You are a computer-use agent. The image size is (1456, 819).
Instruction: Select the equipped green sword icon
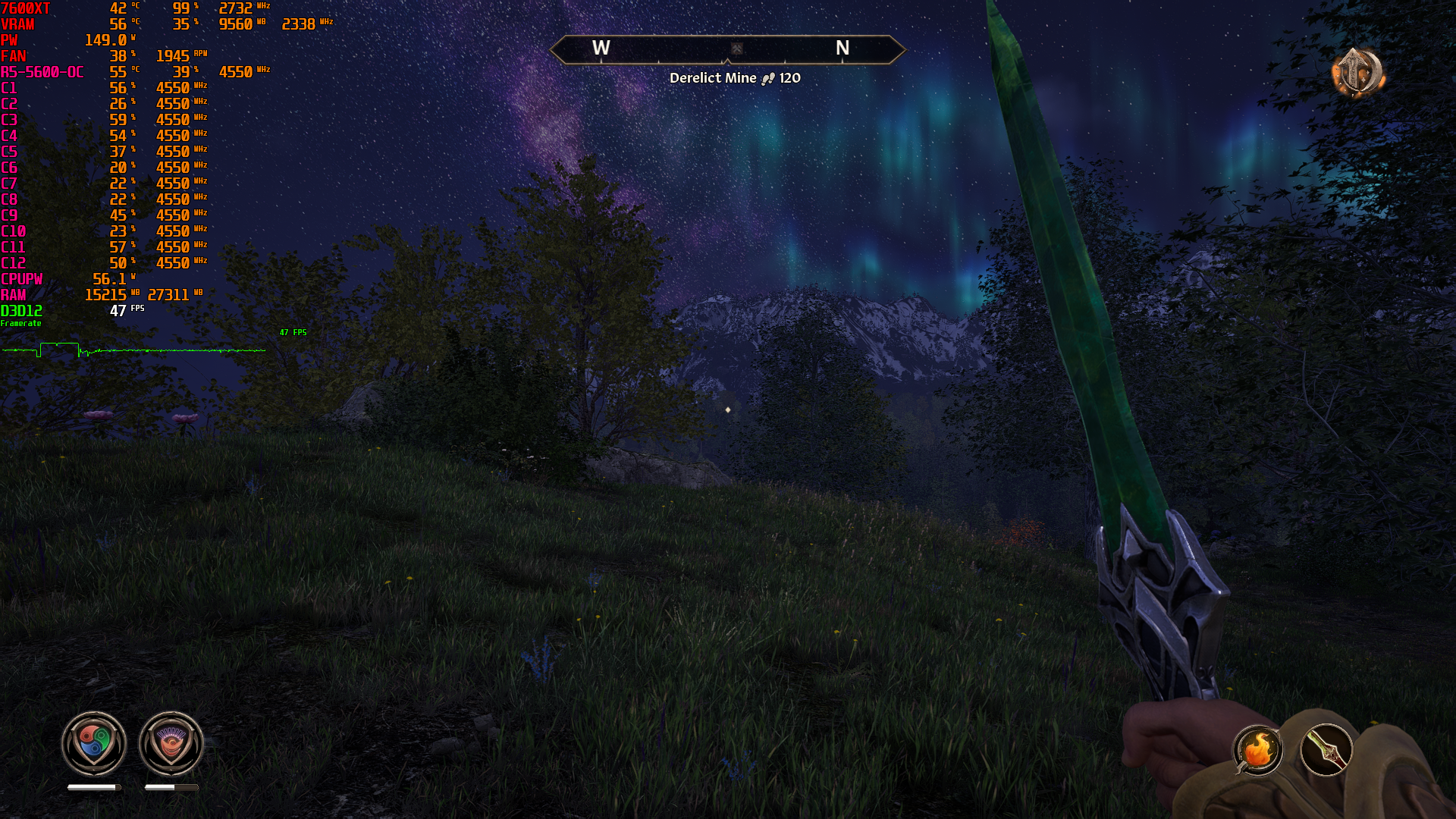pyautogui.click(x=1326, y=750)
